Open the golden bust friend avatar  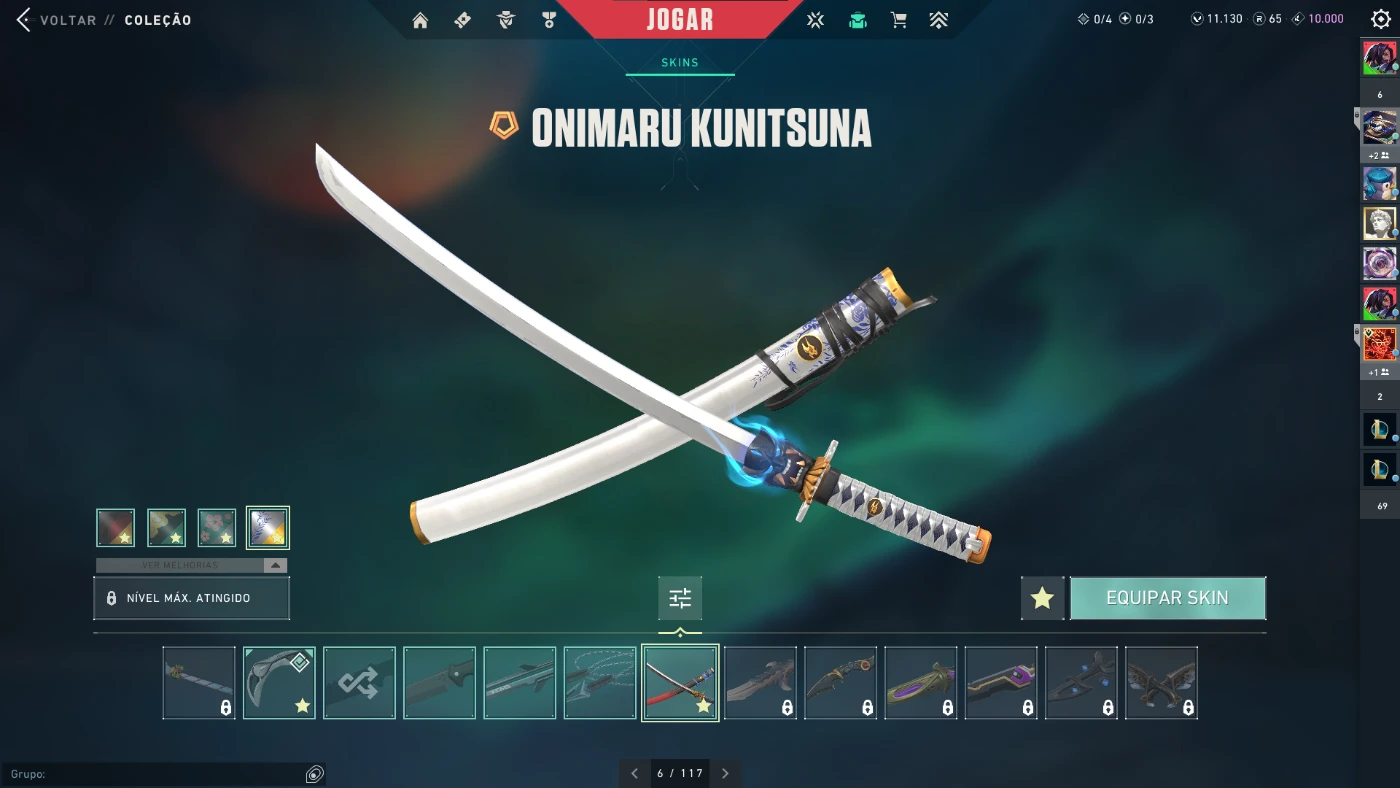tap(1379, 223)
